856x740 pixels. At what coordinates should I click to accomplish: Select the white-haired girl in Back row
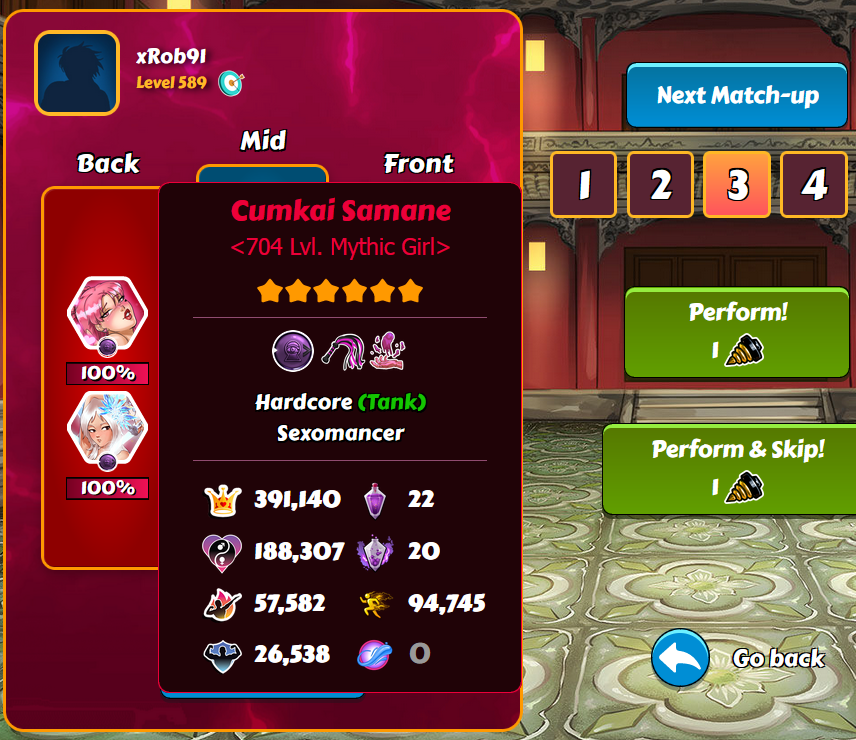[107, 426]
